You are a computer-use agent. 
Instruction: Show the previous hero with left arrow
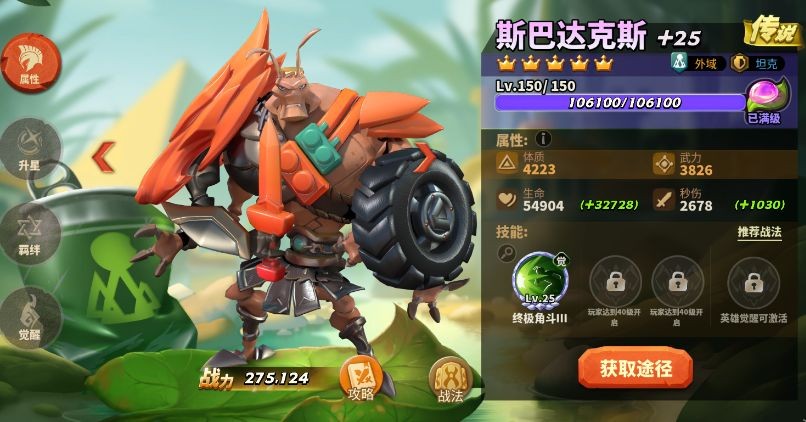coord(104,155)
